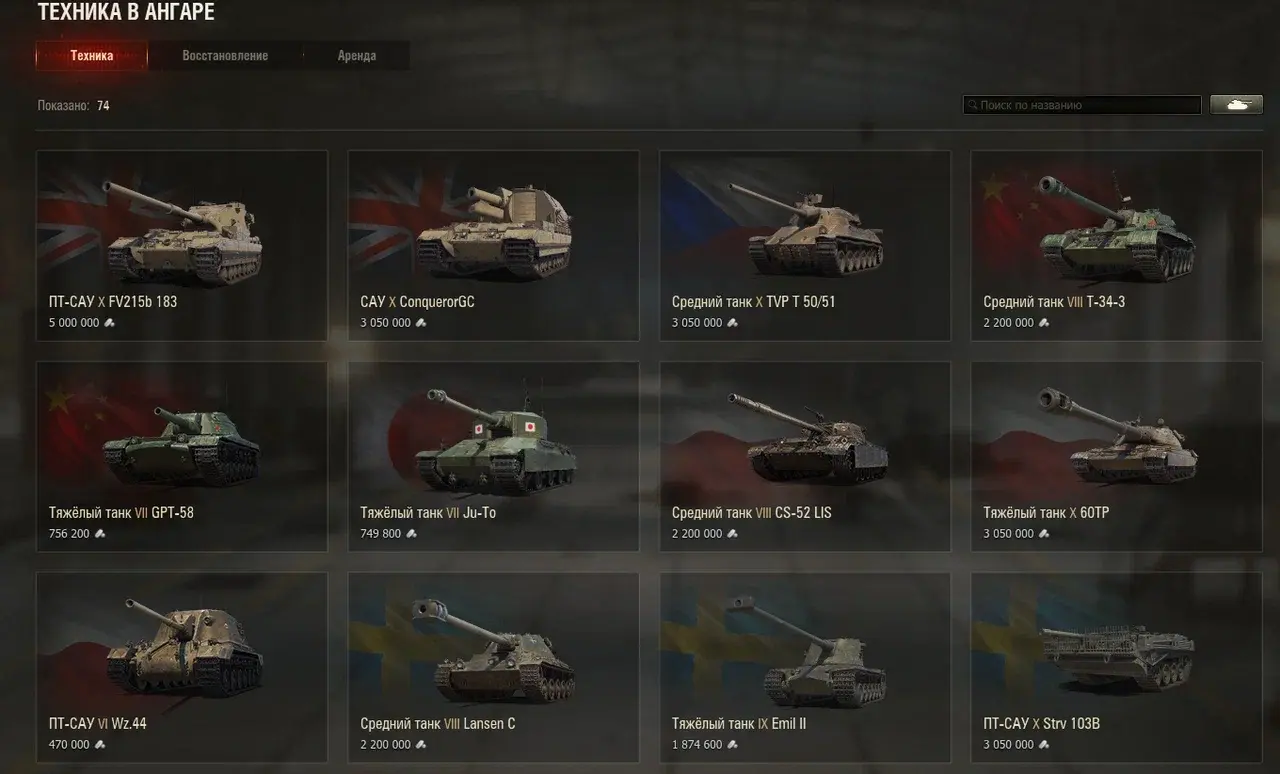Switch to the Аренда tab

356,56
